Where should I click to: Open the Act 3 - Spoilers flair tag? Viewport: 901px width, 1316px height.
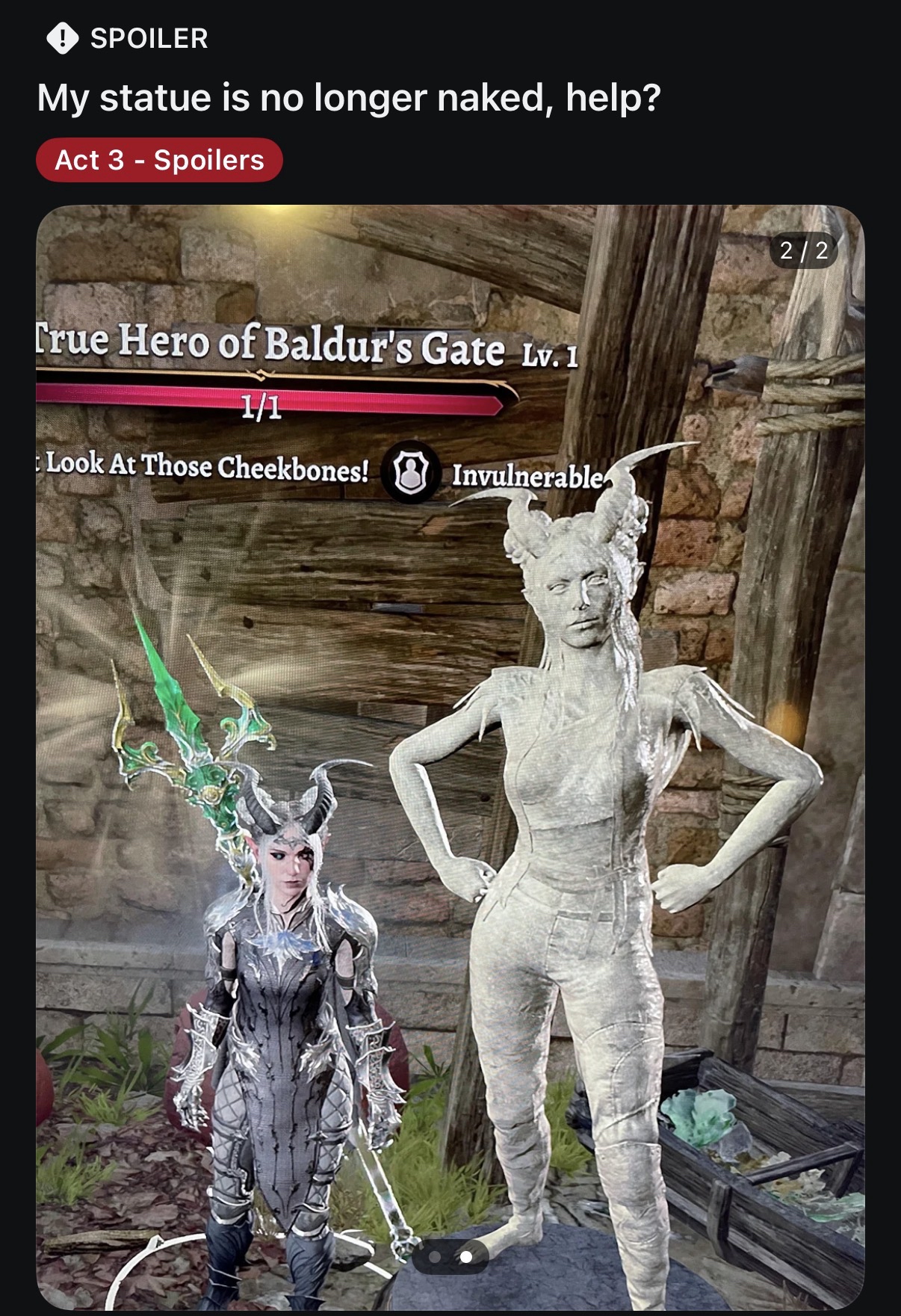coord(159,160)
